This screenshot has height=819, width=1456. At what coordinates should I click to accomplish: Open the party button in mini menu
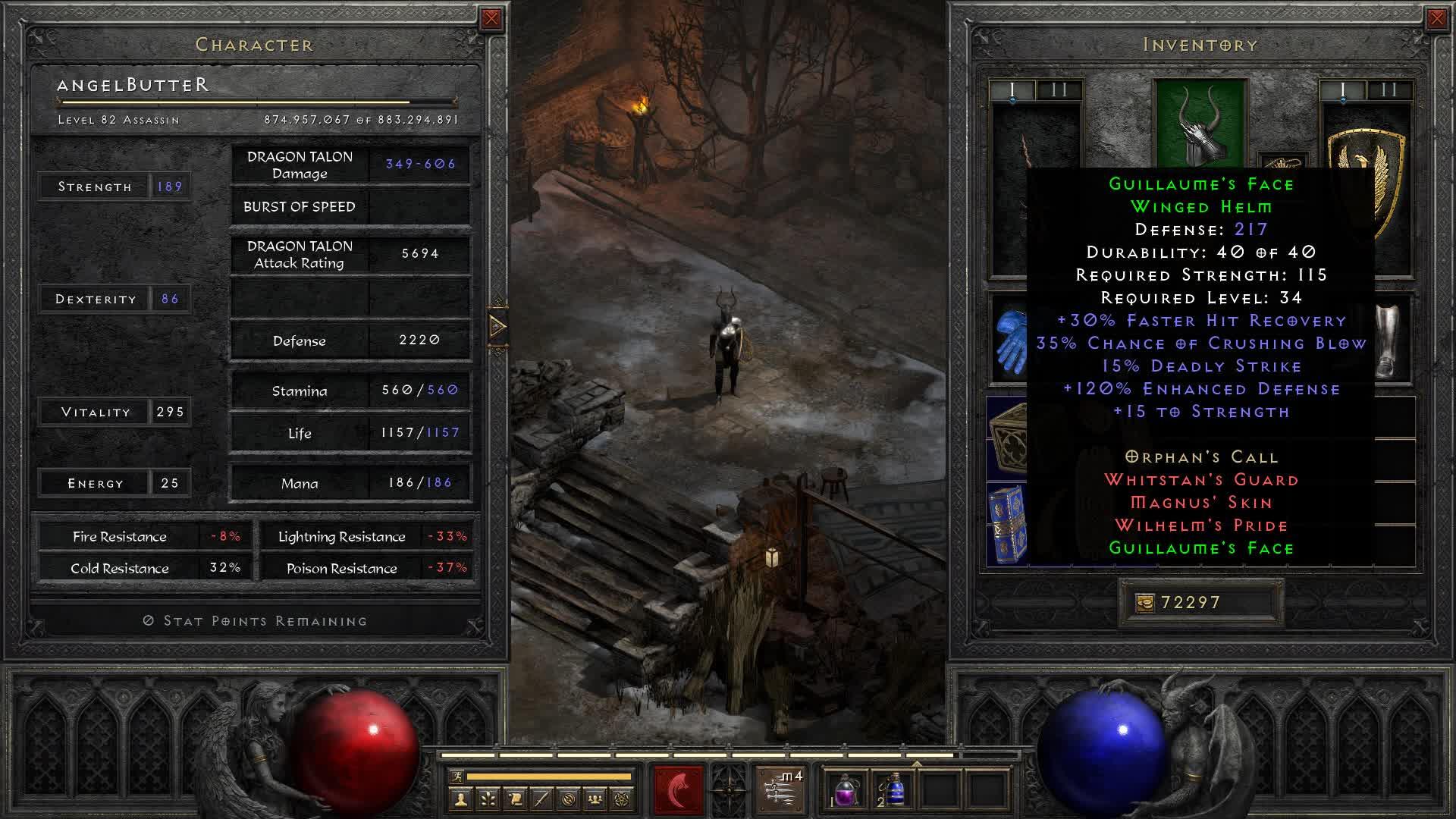(x=596, y=799)
